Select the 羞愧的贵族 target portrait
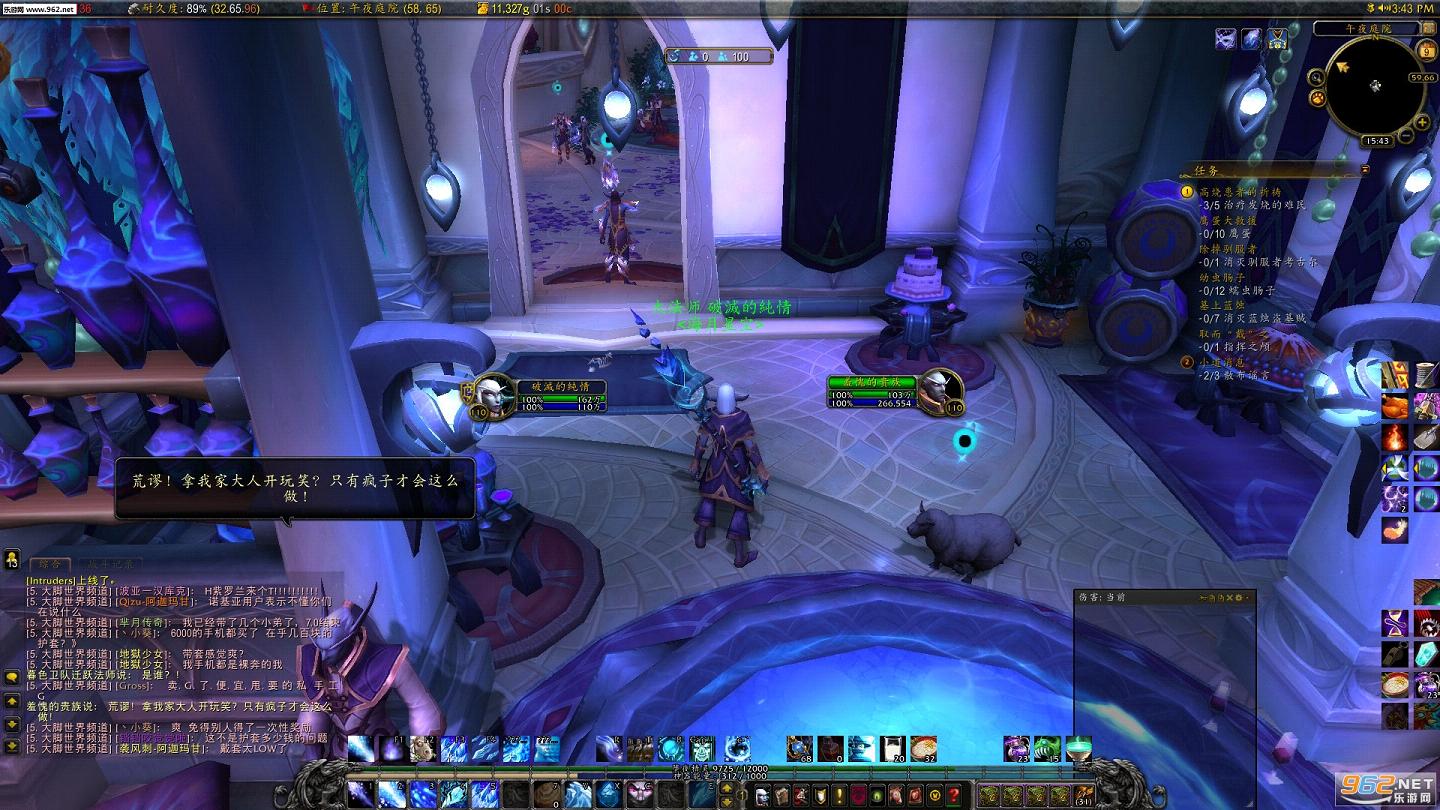The height and width of the screenshot is (810, 1440). click(x=940, y=390)
